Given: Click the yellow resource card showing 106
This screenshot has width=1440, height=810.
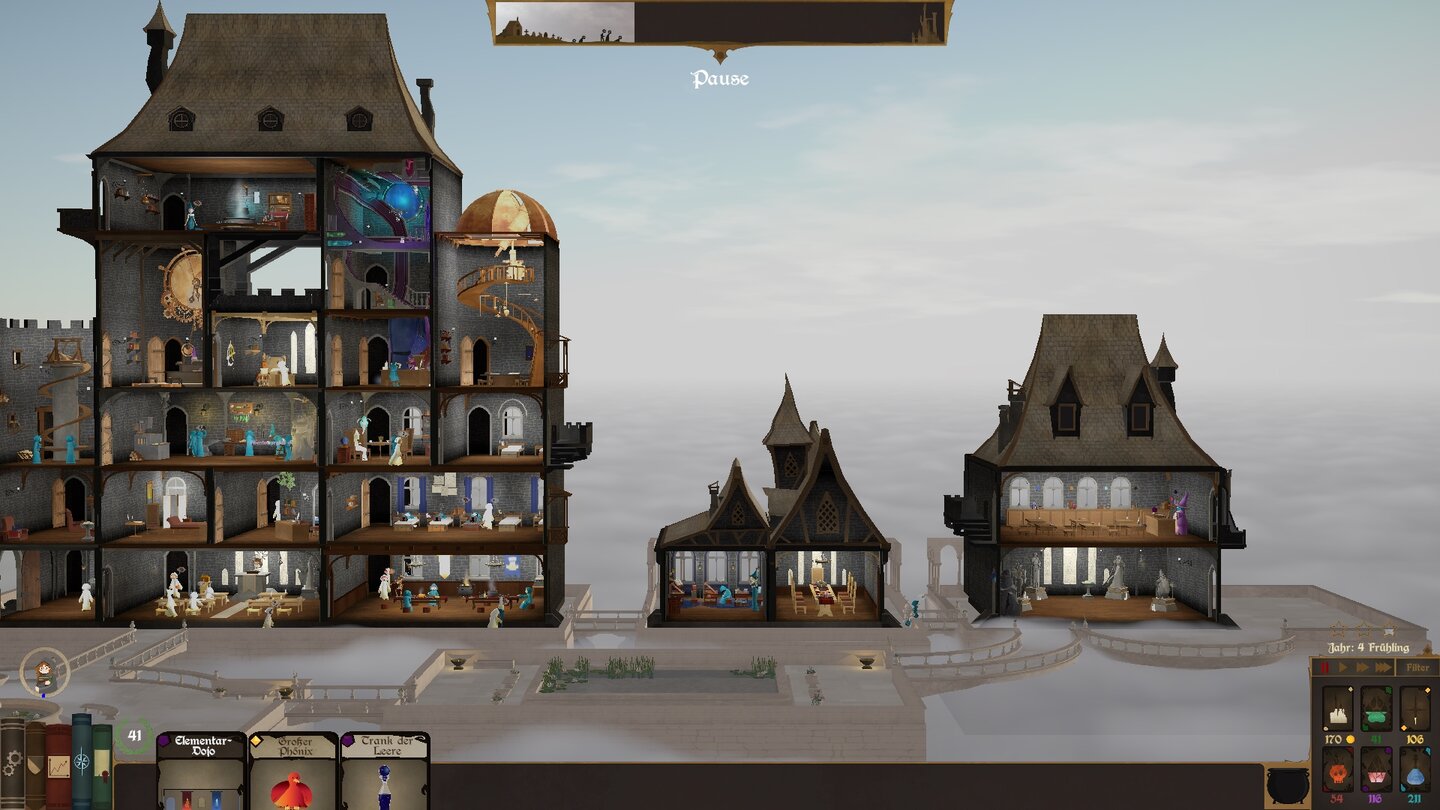Looking at the screenshot, I should click(1413, 709).
